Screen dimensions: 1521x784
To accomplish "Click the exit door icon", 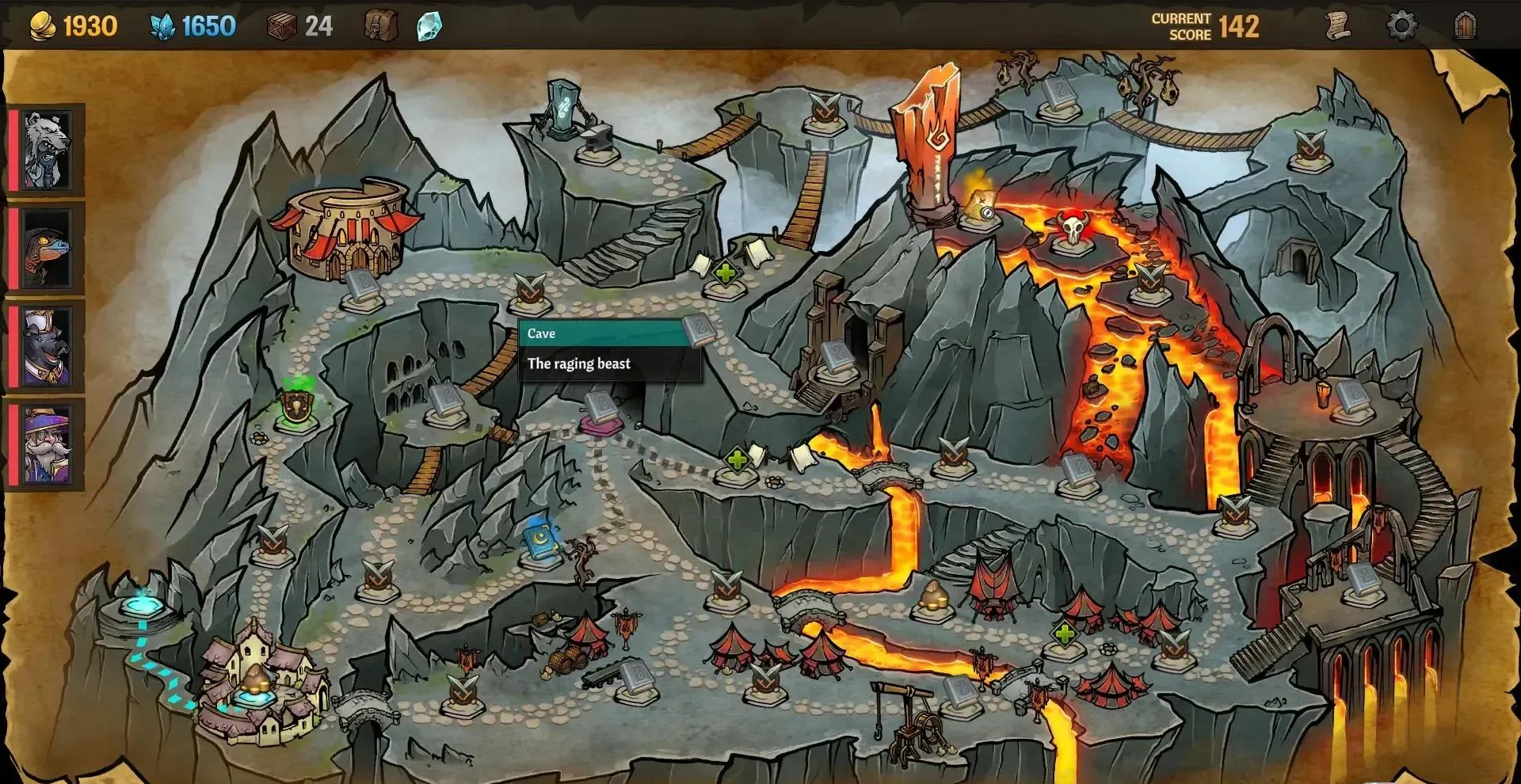I will (x=1466, y=25).
